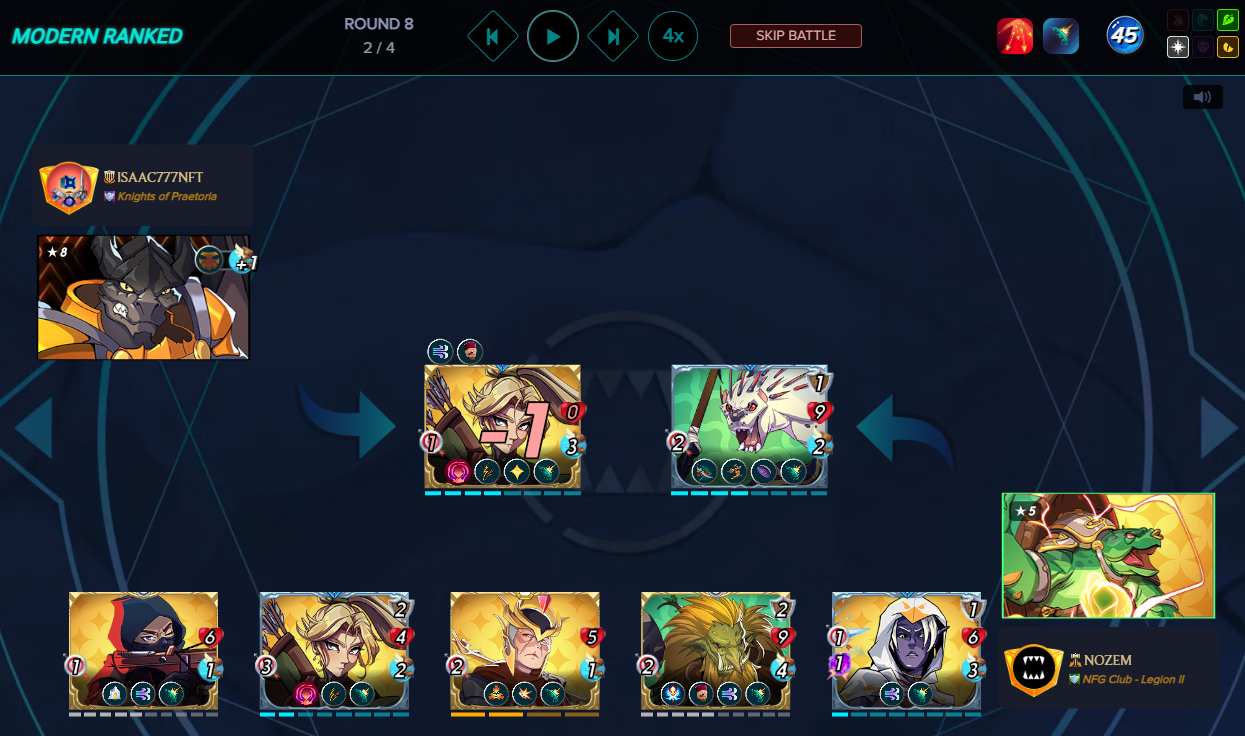This screenshot has height=736, width=1245.
Task: Select the black dragon summoner card
Action: (x=143, y=297)
